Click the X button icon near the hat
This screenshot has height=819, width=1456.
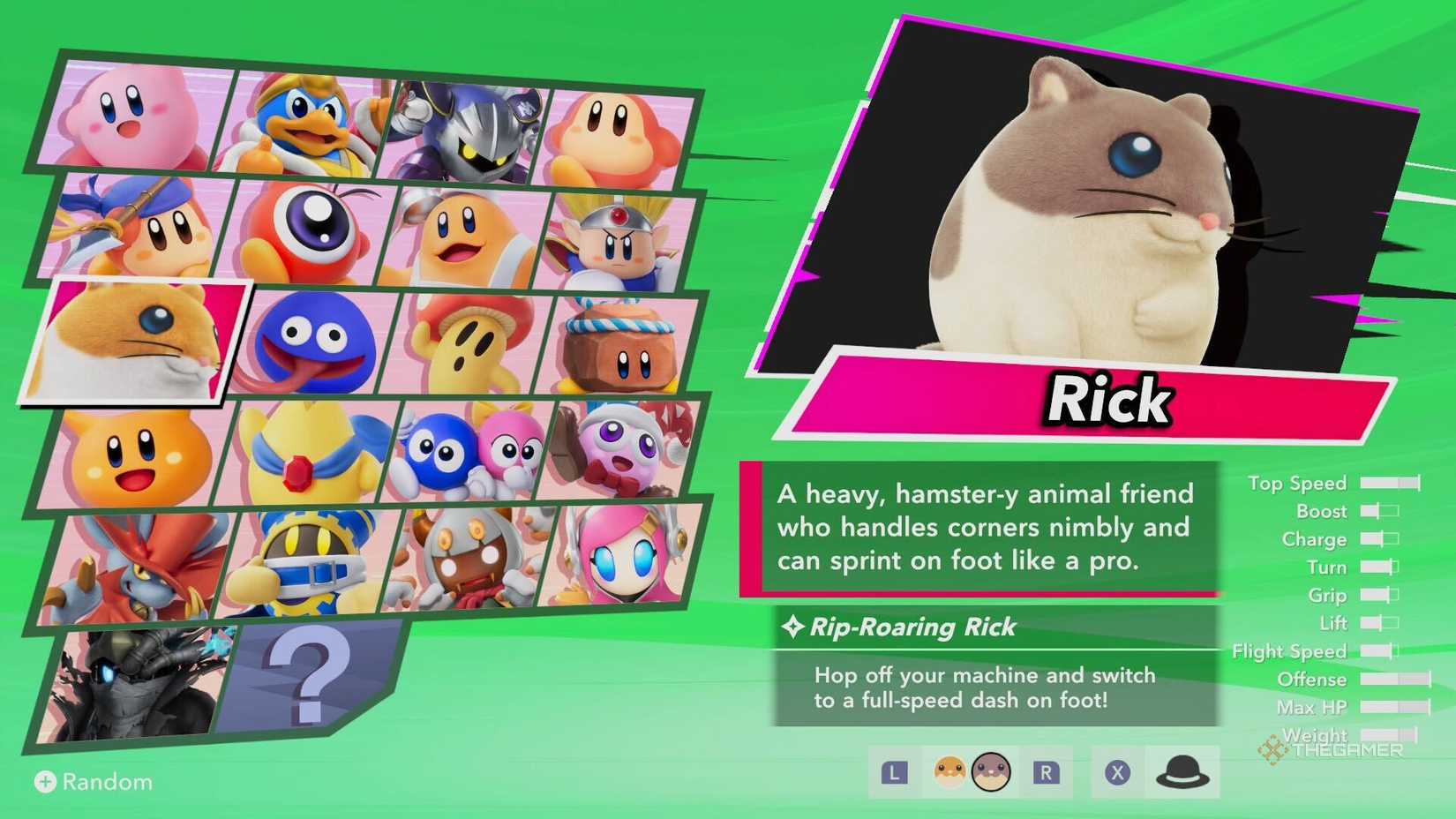1116,773
